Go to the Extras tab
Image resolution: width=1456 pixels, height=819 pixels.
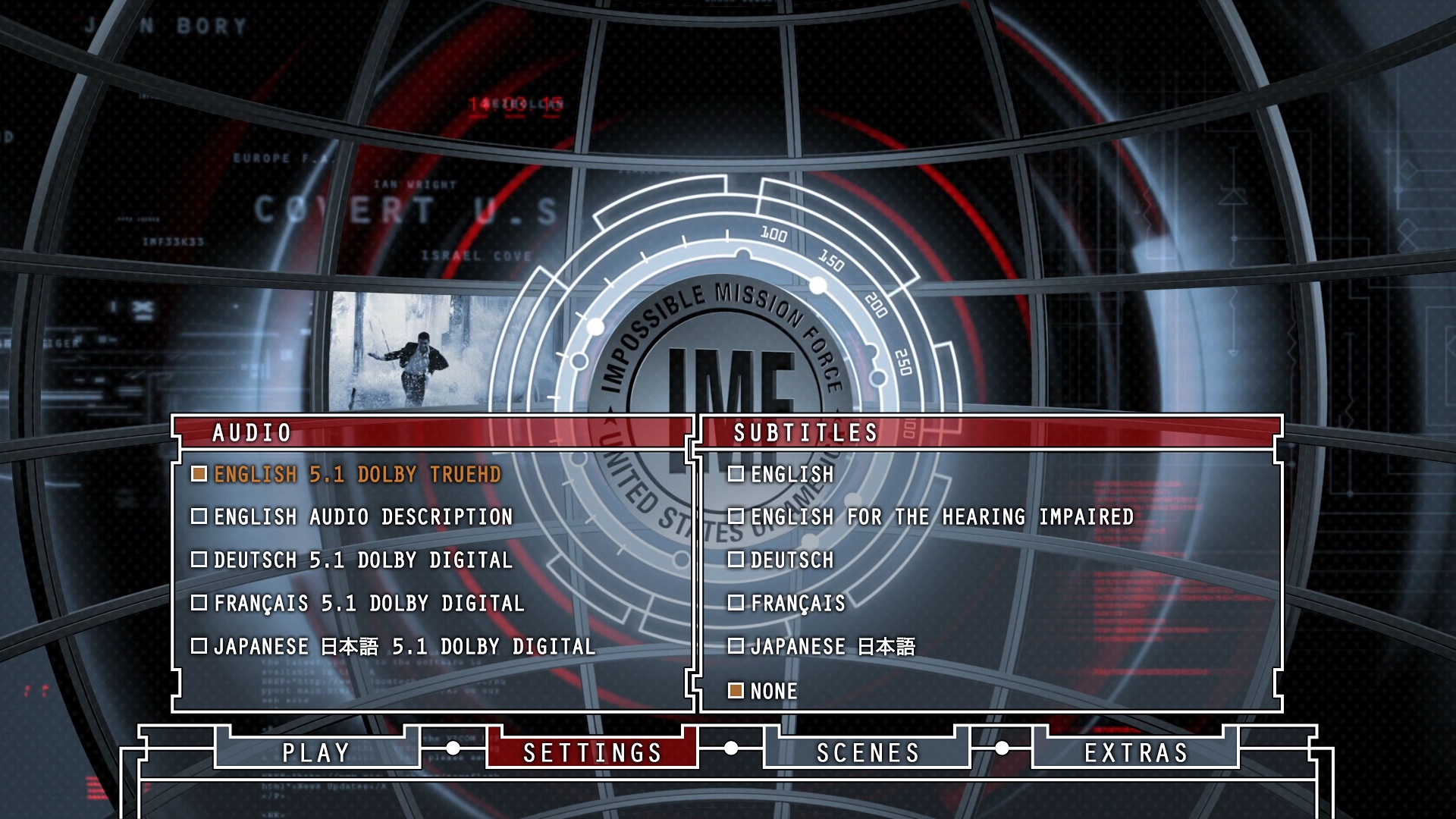pos(1135,752)
